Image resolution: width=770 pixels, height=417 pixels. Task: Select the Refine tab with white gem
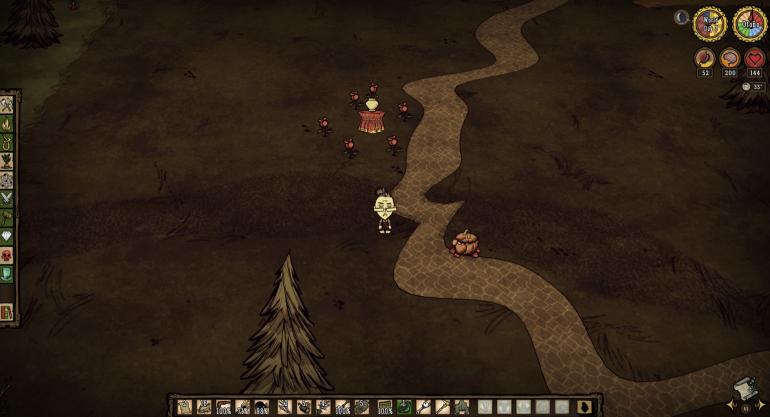pyautogui.click(x=7, y=237)
